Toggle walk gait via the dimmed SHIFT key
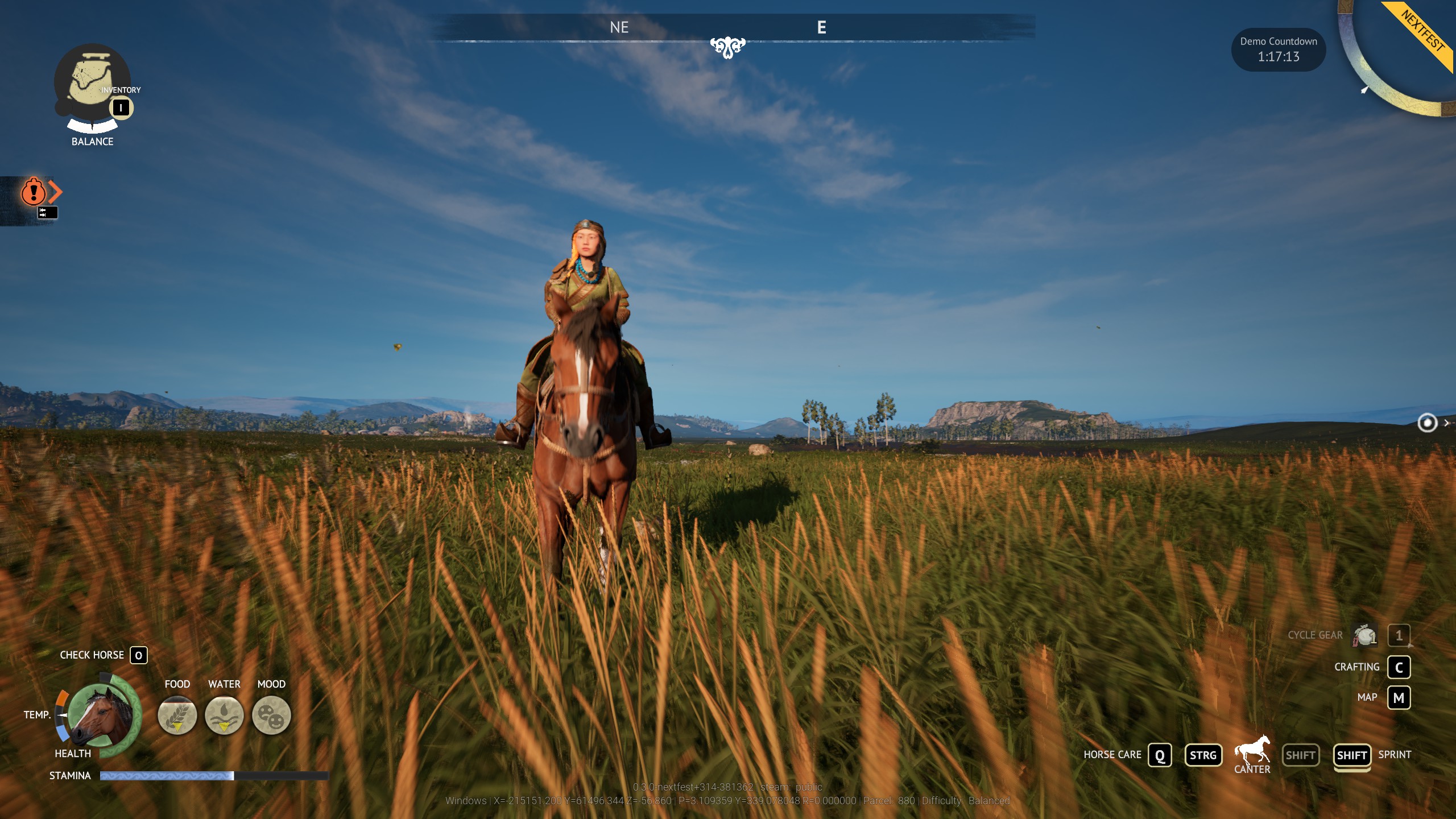Viewport: 1456px width, 819px height. click(x=1301, y=755)
